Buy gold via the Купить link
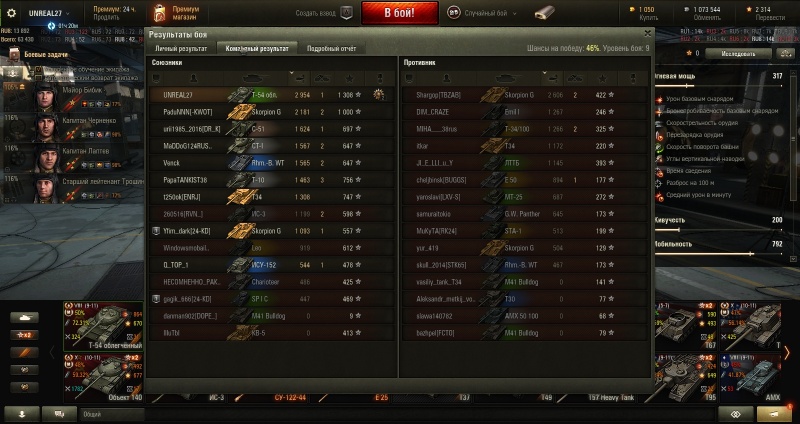This screenshot has height=424, width=800. 638,19
